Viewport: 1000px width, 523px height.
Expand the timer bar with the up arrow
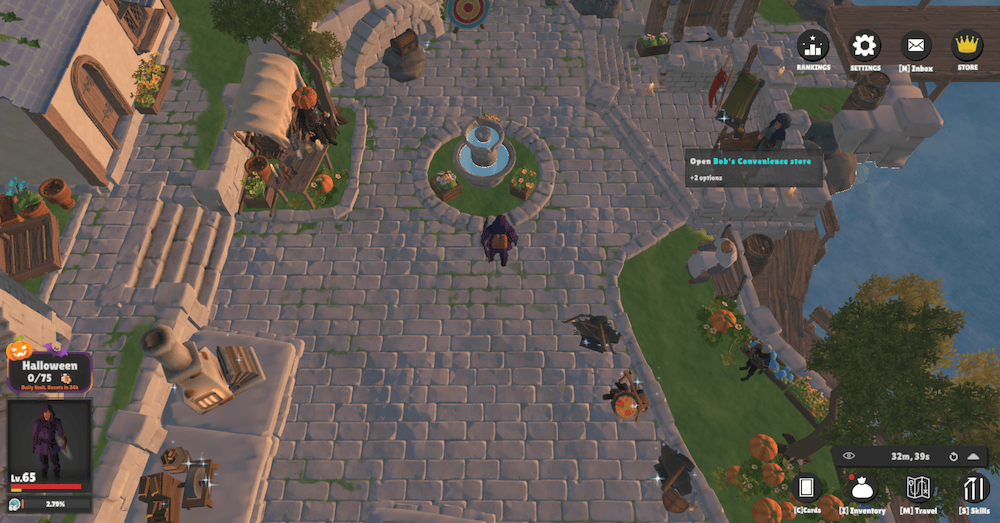click(x=973, y=457)
